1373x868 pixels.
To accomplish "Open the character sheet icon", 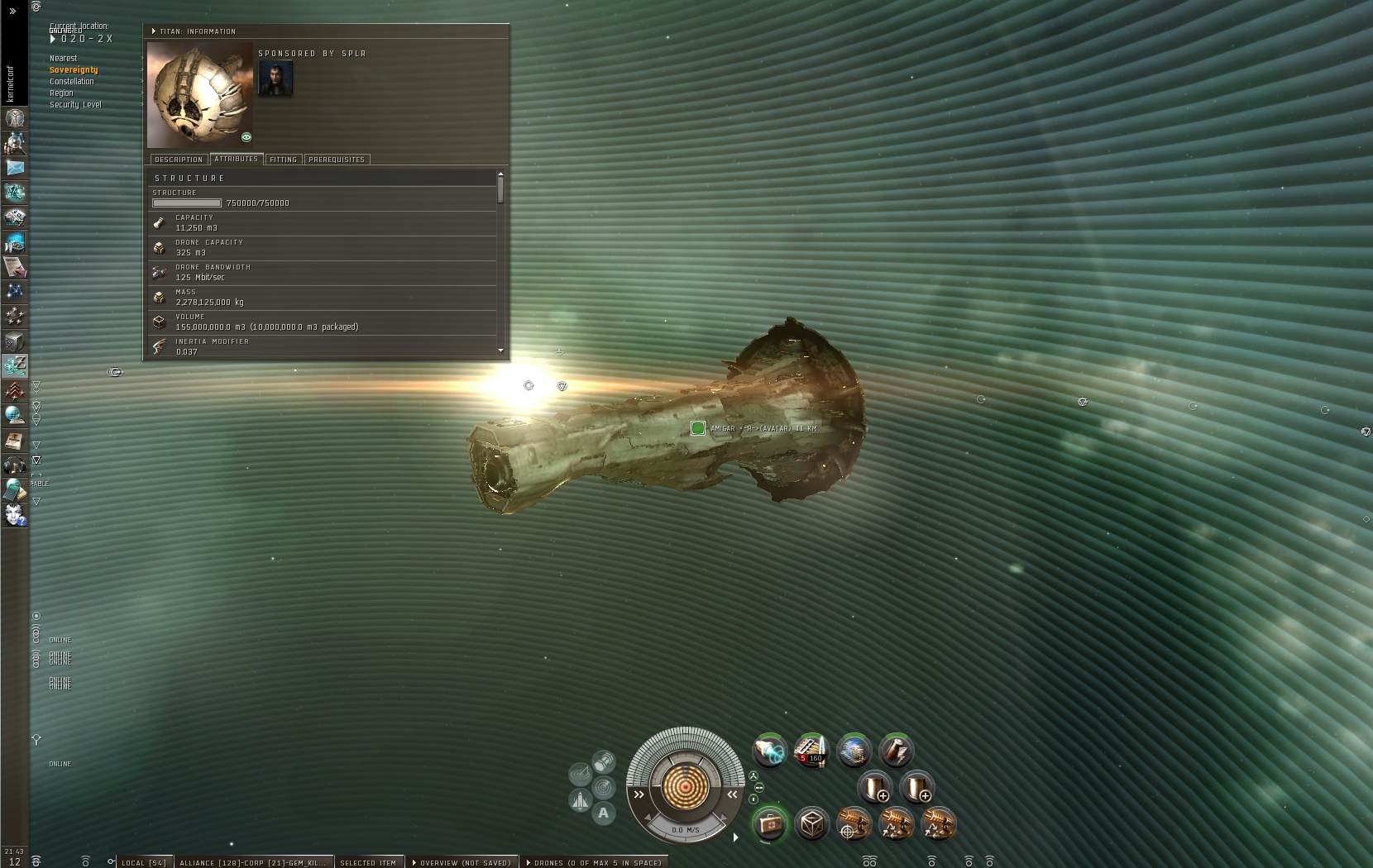I will click(x=15, y=118).
